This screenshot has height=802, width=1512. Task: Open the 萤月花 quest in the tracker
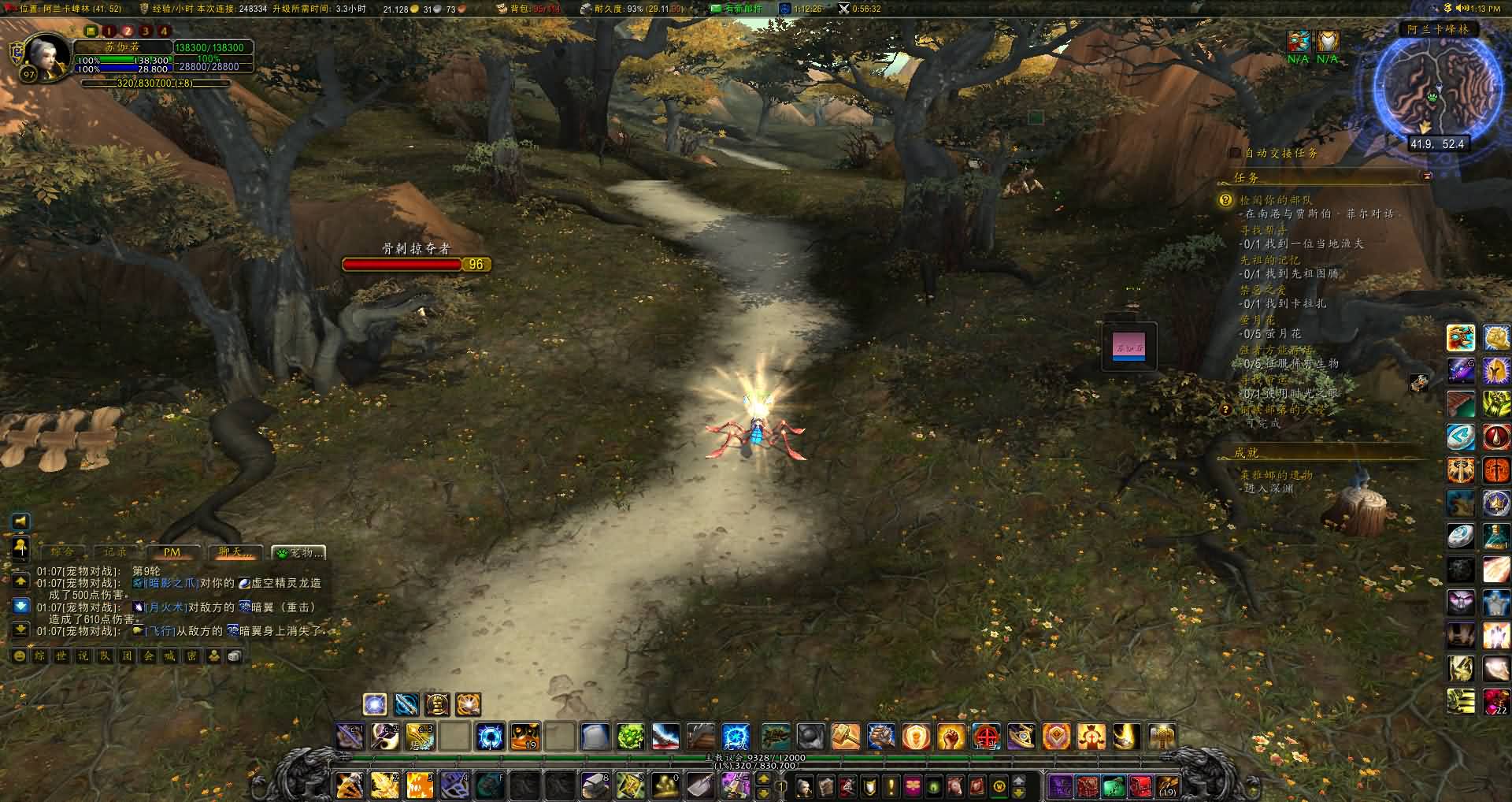click(1258, 319)
